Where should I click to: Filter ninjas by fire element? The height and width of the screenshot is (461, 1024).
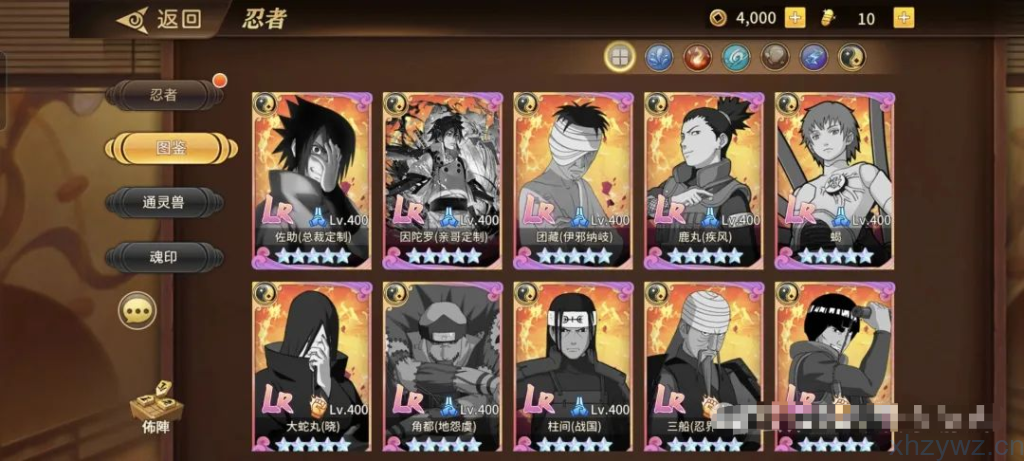697,57
